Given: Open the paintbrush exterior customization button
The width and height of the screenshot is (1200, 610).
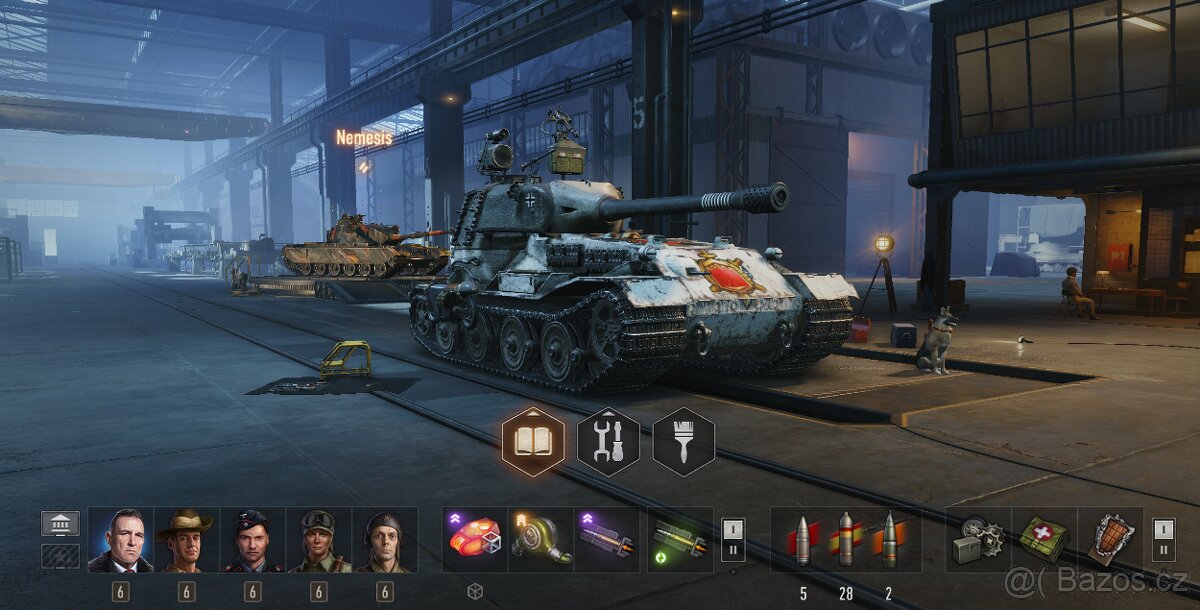Looking at the screenshot, I should coord(684,441).
